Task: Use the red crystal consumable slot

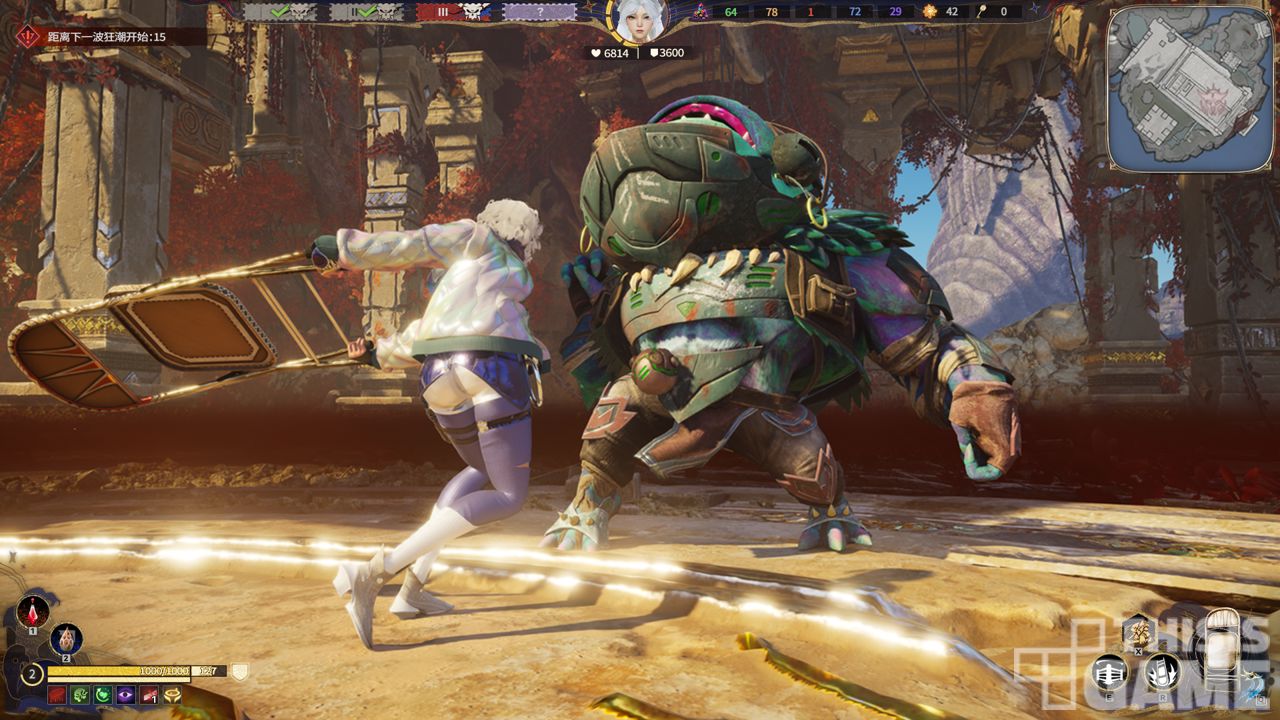Action: pyautogui.click(x=33, y=610)
